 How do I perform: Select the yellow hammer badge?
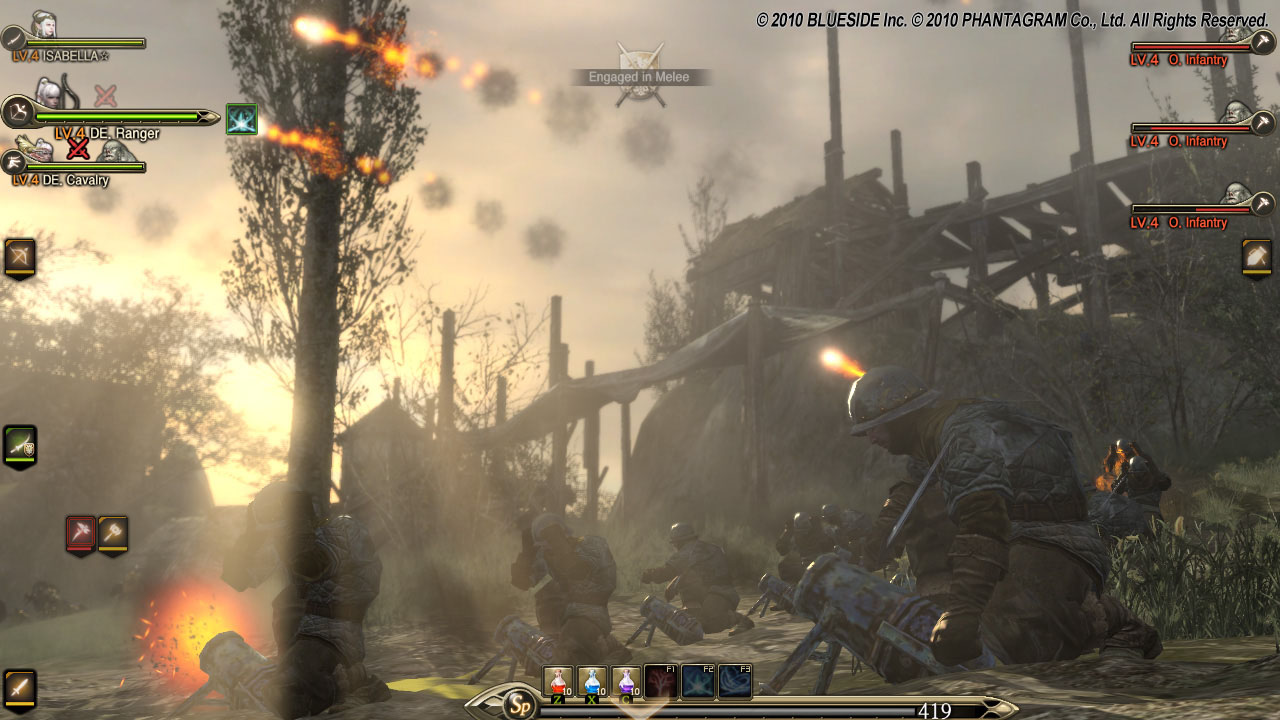coord(113,533)
